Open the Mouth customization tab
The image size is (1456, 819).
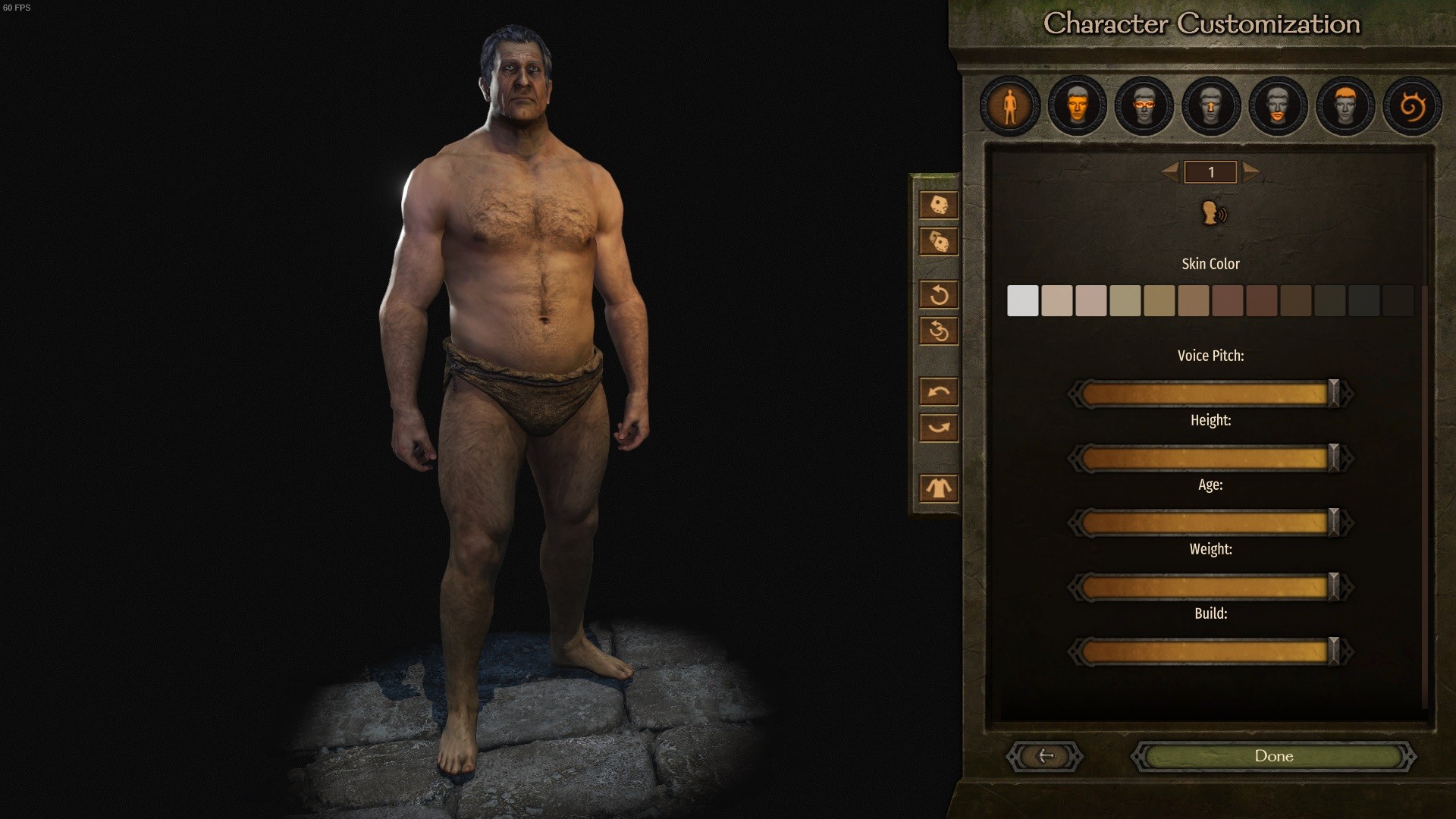[x=1278, y=106]
